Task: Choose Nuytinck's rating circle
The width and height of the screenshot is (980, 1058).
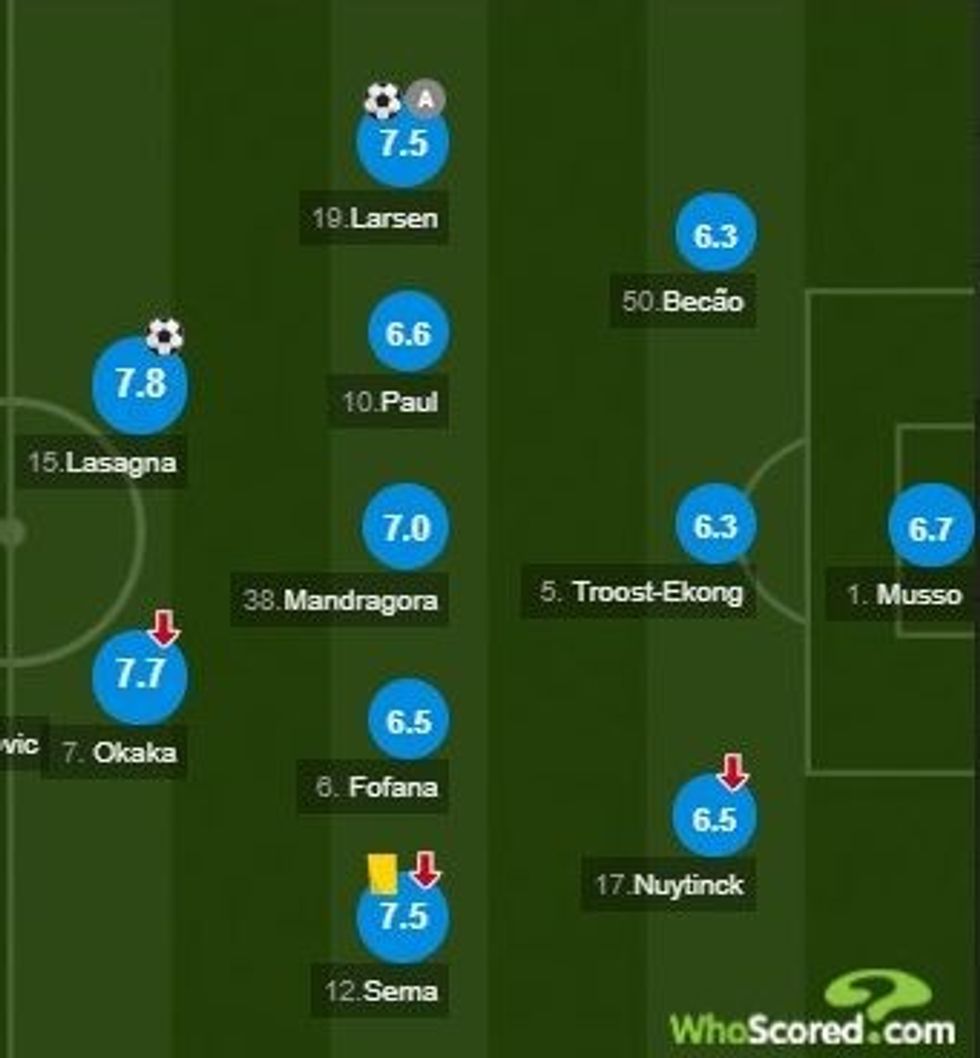Action: (714, 819)
